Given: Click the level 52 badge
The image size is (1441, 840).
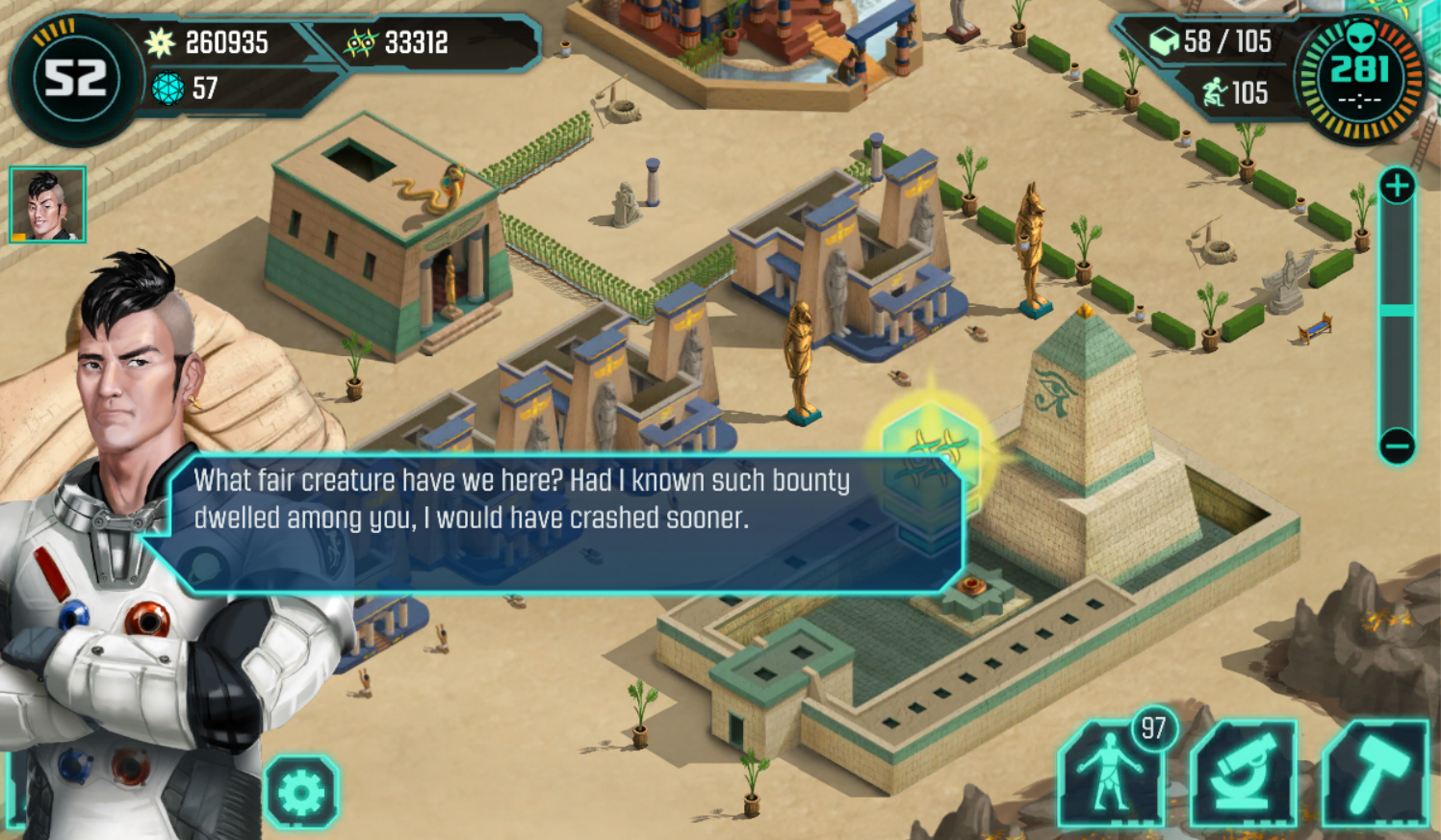Looking at the screenshot, I should click(74, 78).
